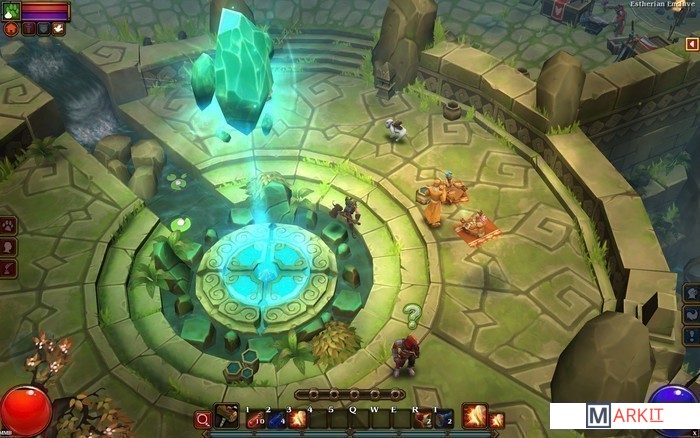
Task: Collapse the side panel with the arrow button
Action: [691, 44]
